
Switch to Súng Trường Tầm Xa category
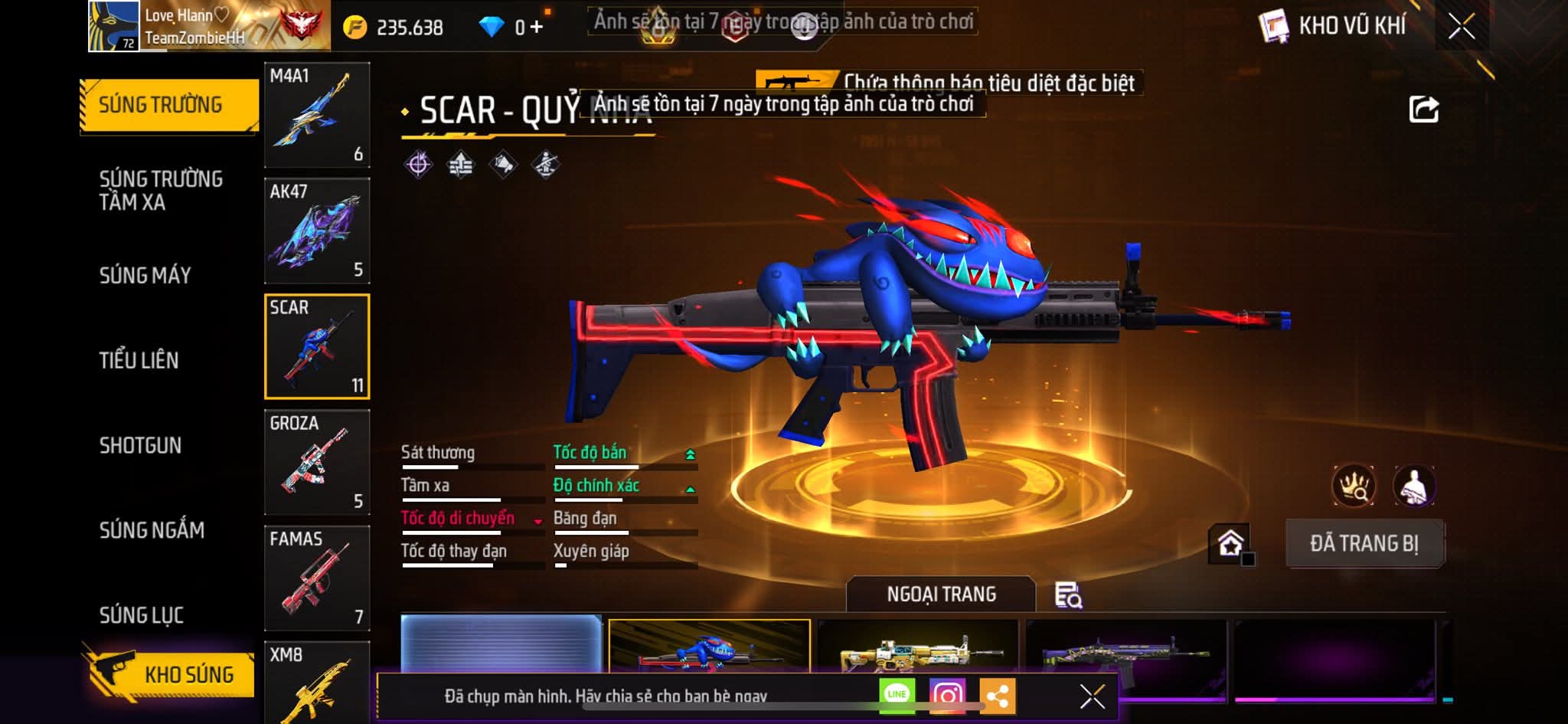click(161, 191)
